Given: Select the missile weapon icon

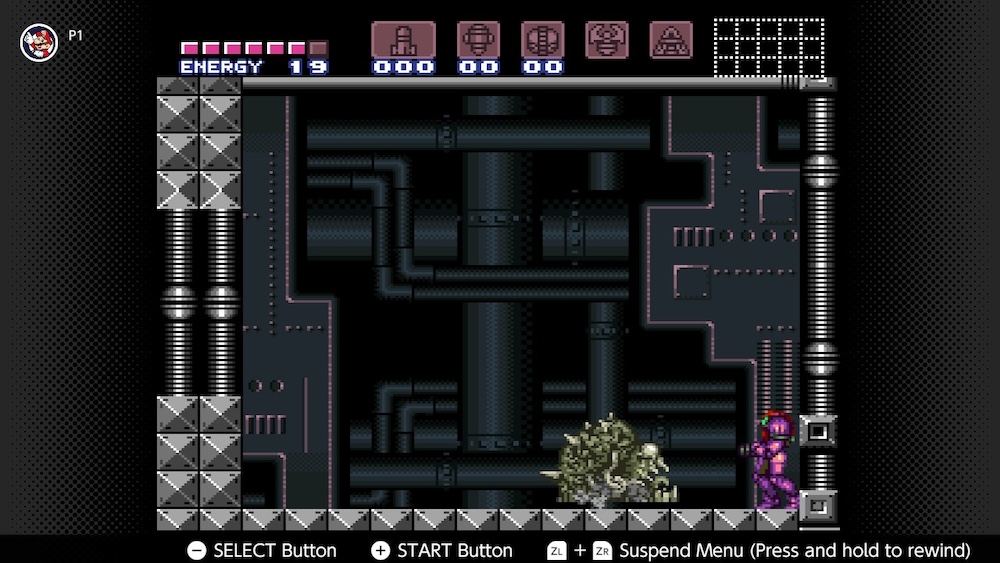Looking at the screenshot, I should (x=403, y=40).
